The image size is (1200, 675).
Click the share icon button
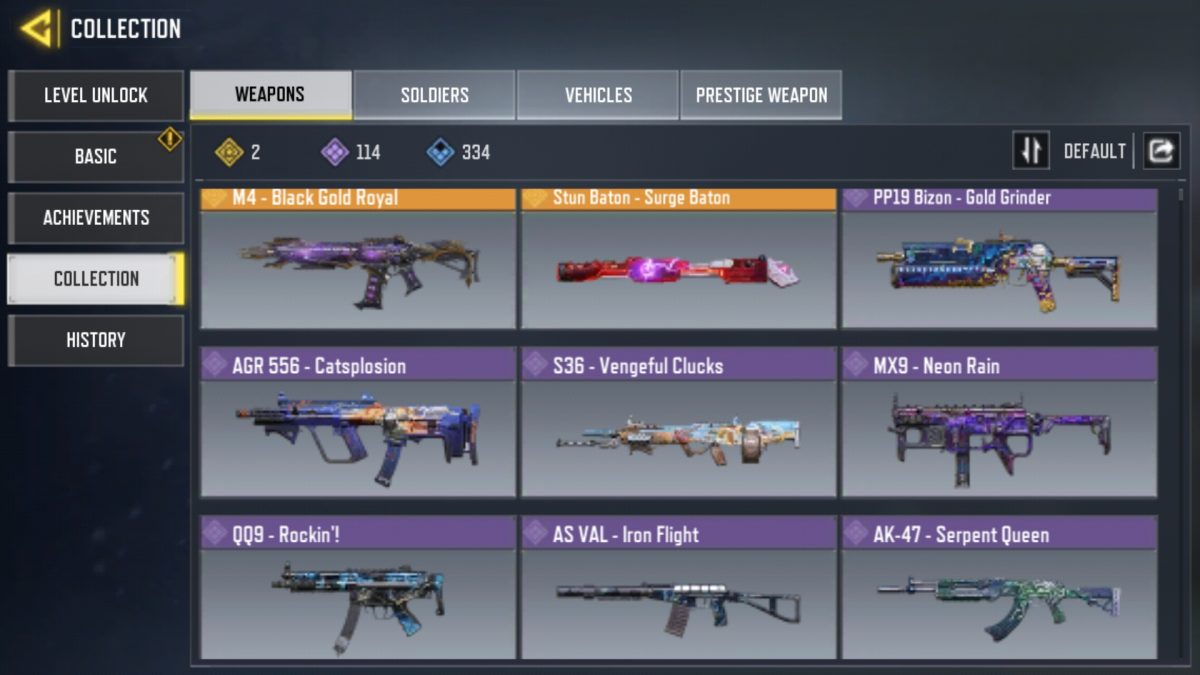pos(1161,151)
